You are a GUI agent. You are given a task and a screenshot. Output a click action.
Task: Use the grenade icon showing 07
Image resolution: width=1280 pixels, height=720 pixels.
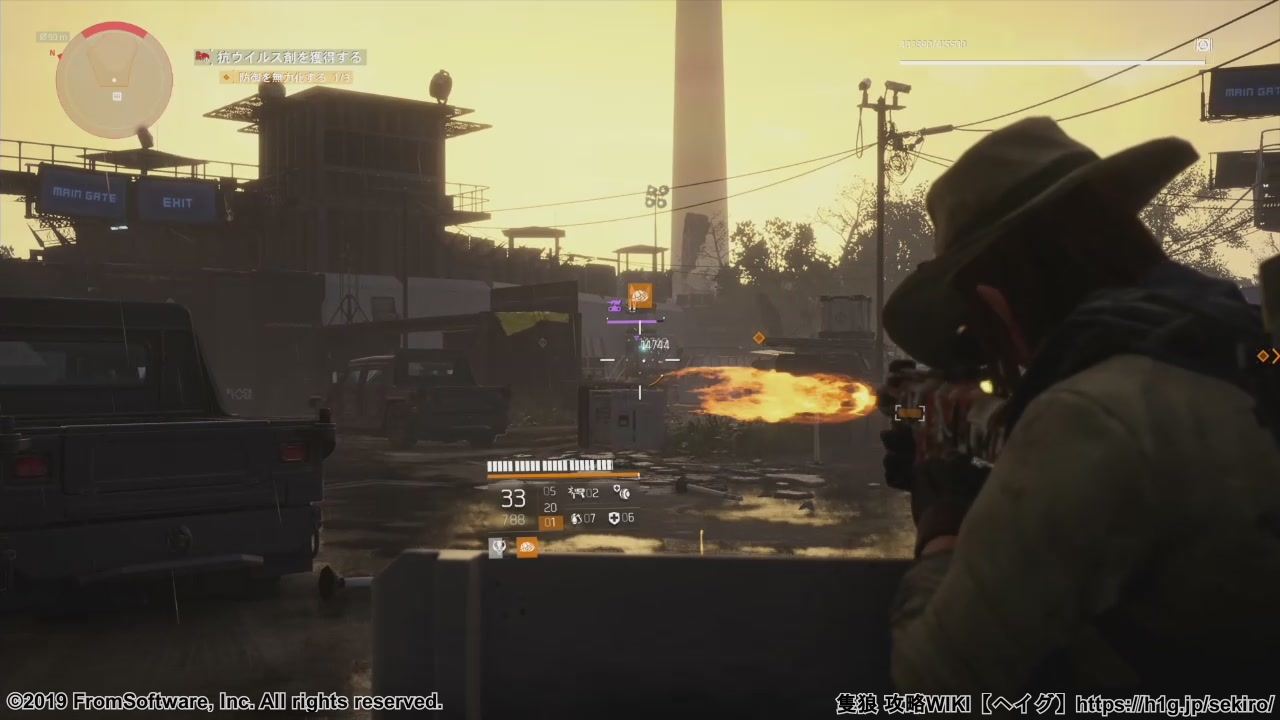pyautogui.click(x=576, y=518)
